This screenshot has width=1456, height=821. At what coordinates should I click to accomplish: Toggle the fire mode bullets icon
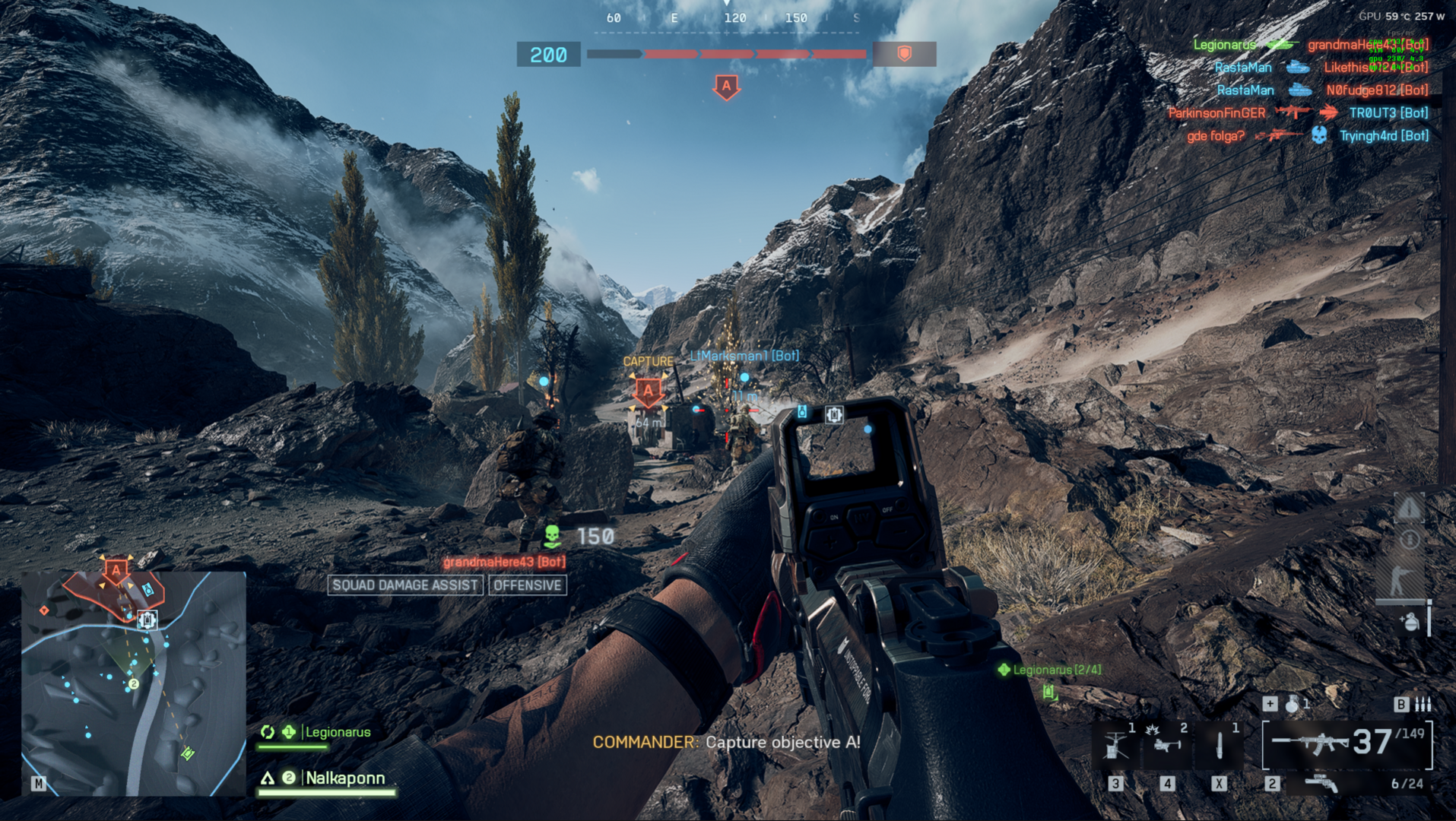[x=1423, y=705]
